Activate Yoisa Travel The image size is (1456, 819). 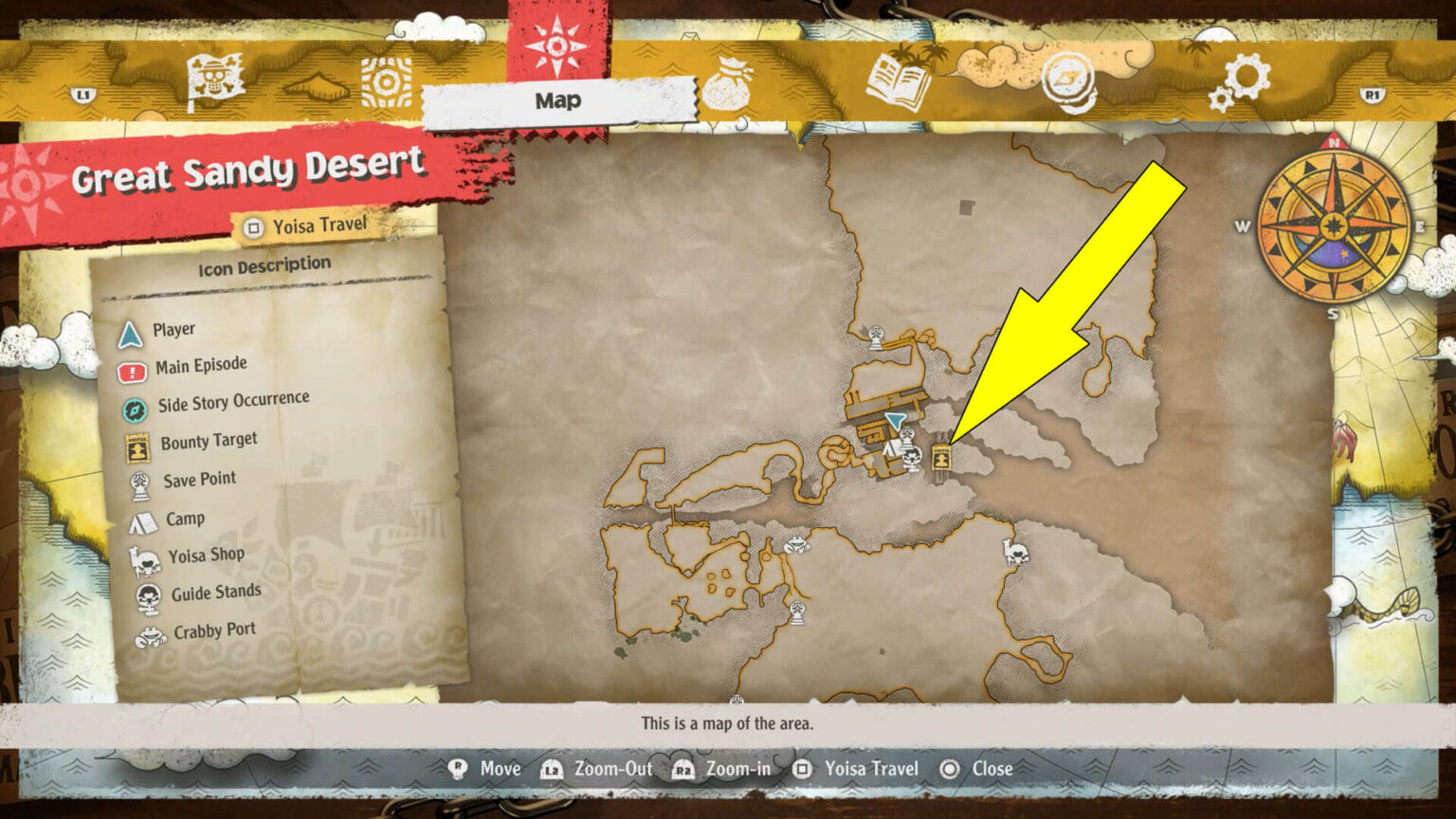(x=305, y=226)
